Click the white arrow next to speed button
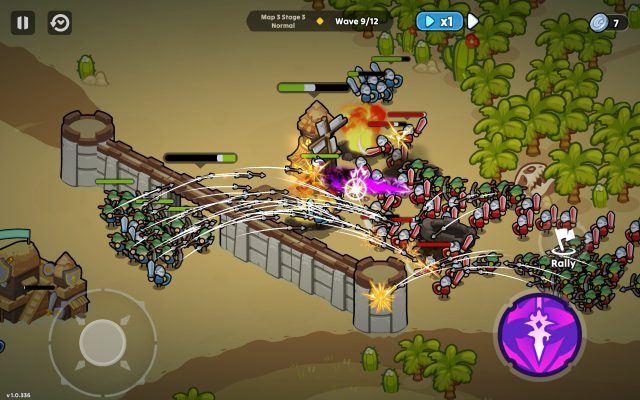 tap(473, 21)
